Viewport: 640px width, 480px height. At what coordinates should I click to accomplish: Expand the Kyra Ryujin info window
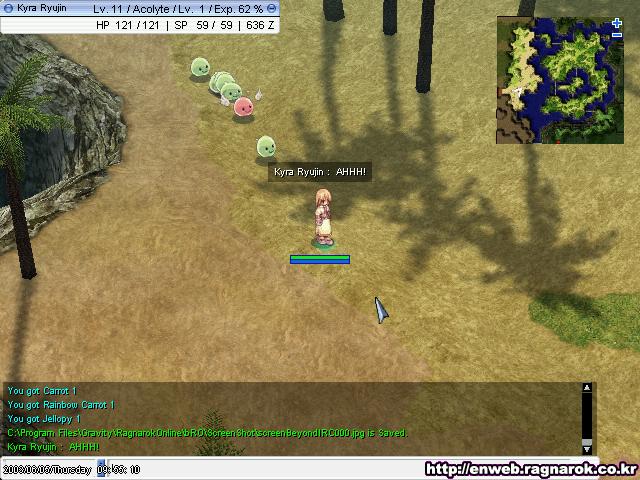point(272,8)
